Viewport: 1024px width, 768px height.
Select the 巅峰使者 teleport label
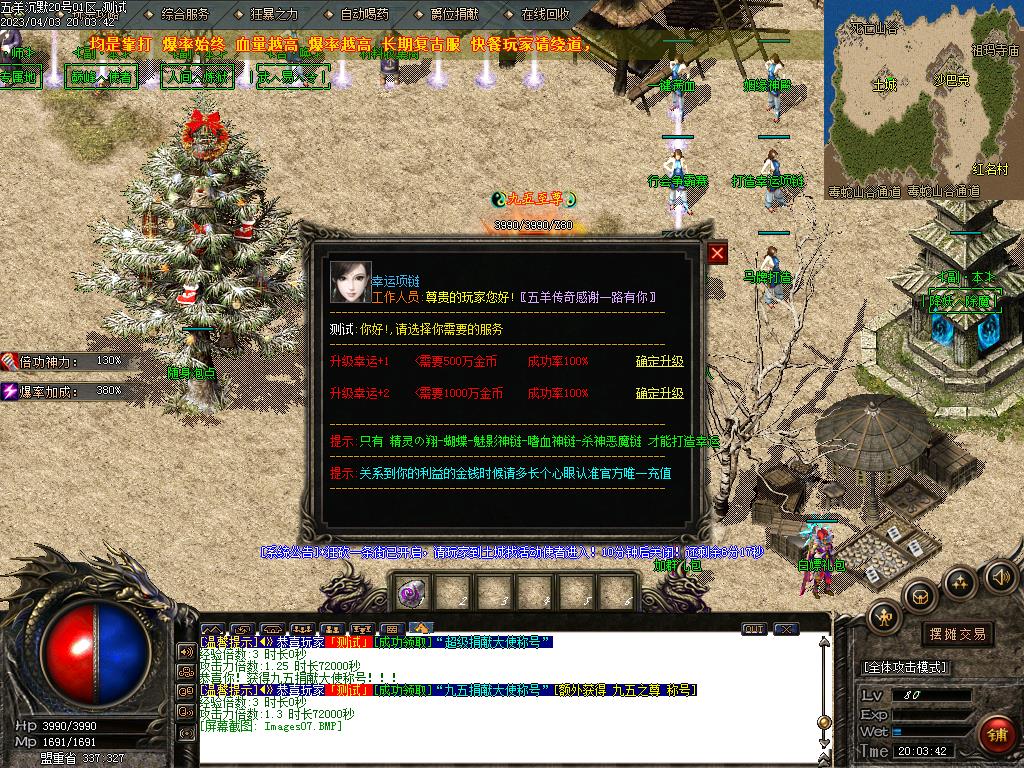pos(99,77)
